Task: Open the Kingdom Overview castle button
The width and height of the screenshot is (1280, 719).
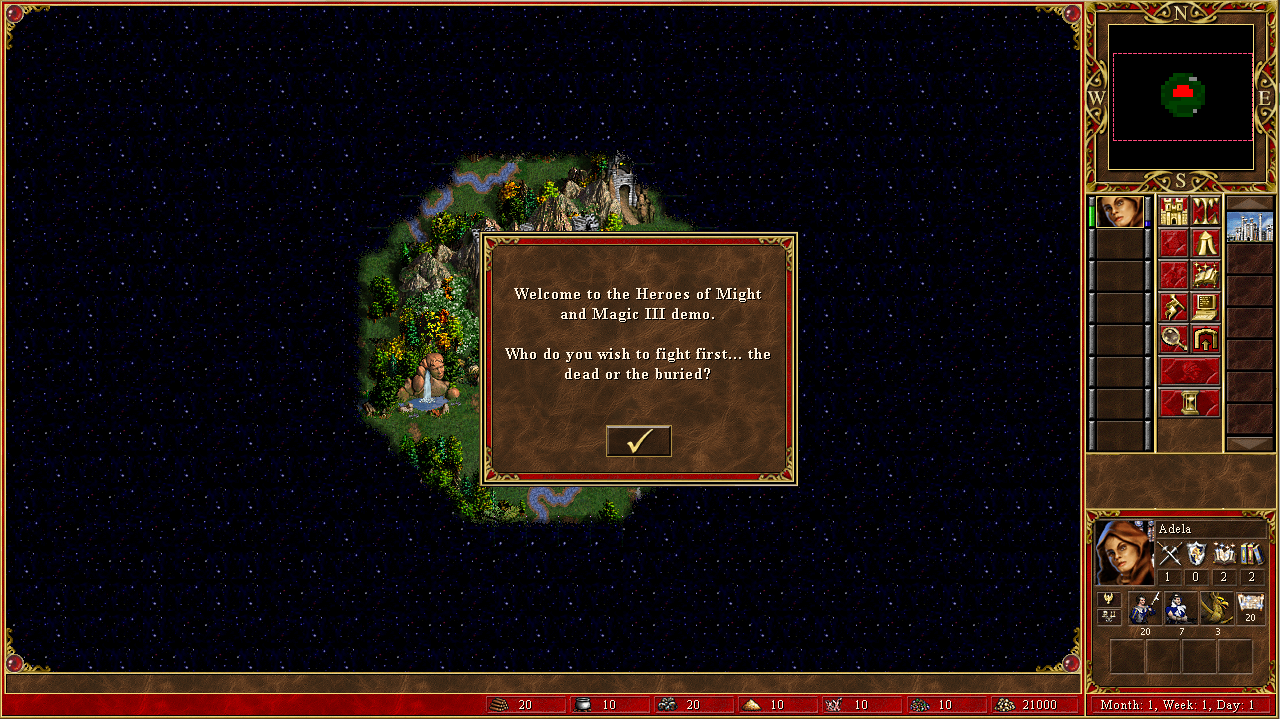Action: (x=1173, y=212)
